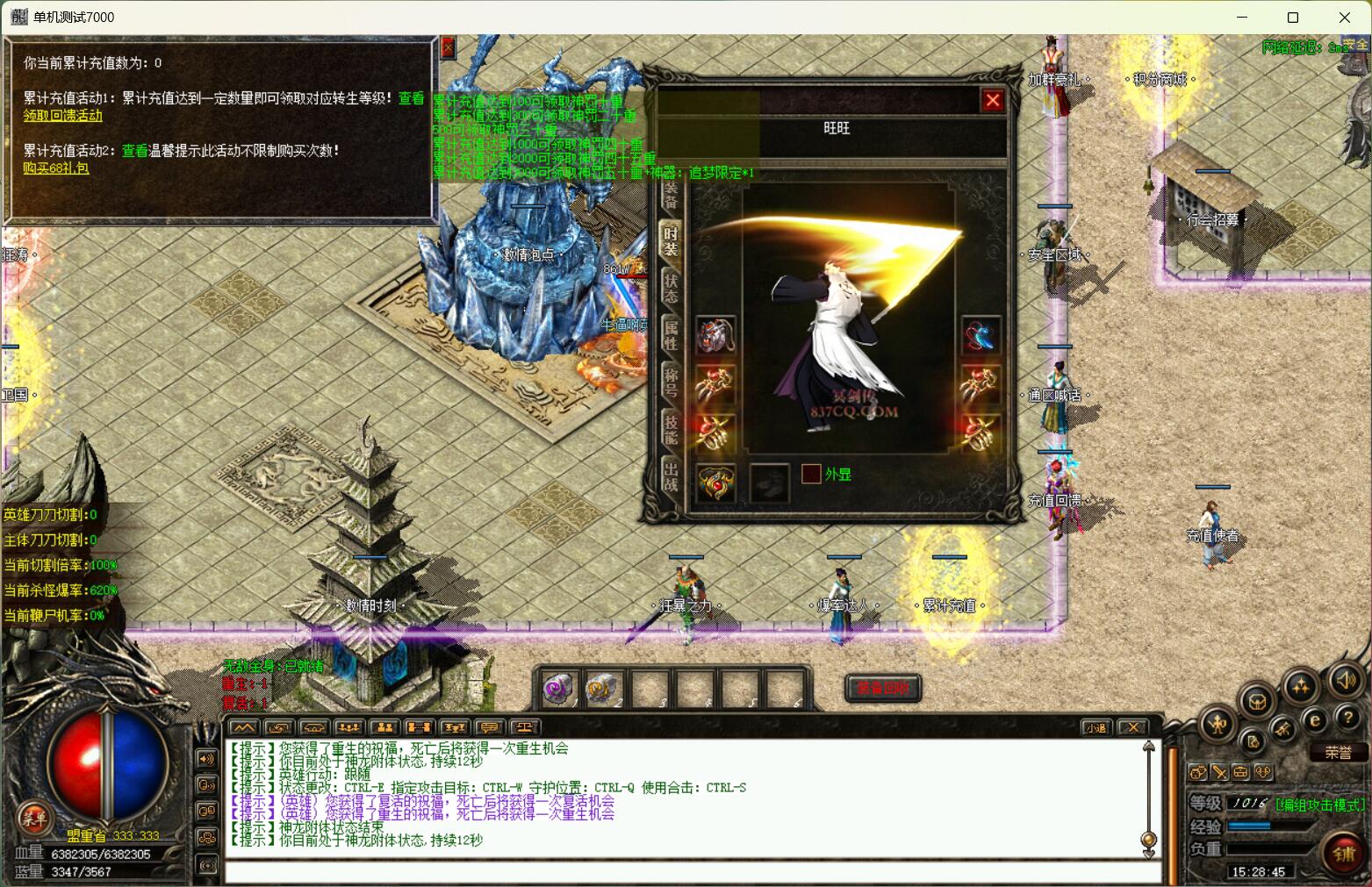Maximize the game window
This screenshot has width=1372, height=887.
coord(1292,18)
